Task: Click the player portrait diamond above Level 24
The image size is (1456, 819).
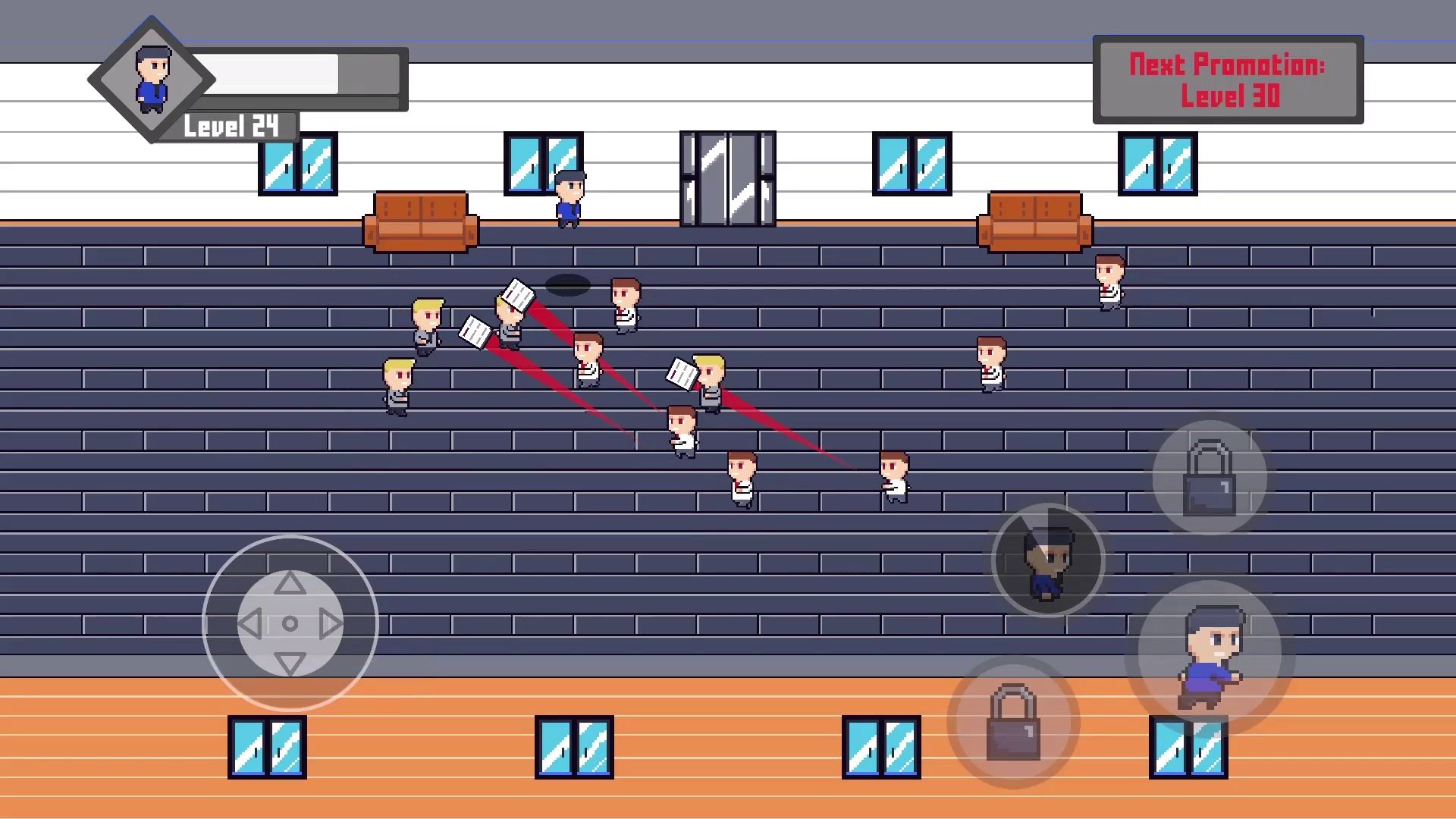Action: [152, 79]
